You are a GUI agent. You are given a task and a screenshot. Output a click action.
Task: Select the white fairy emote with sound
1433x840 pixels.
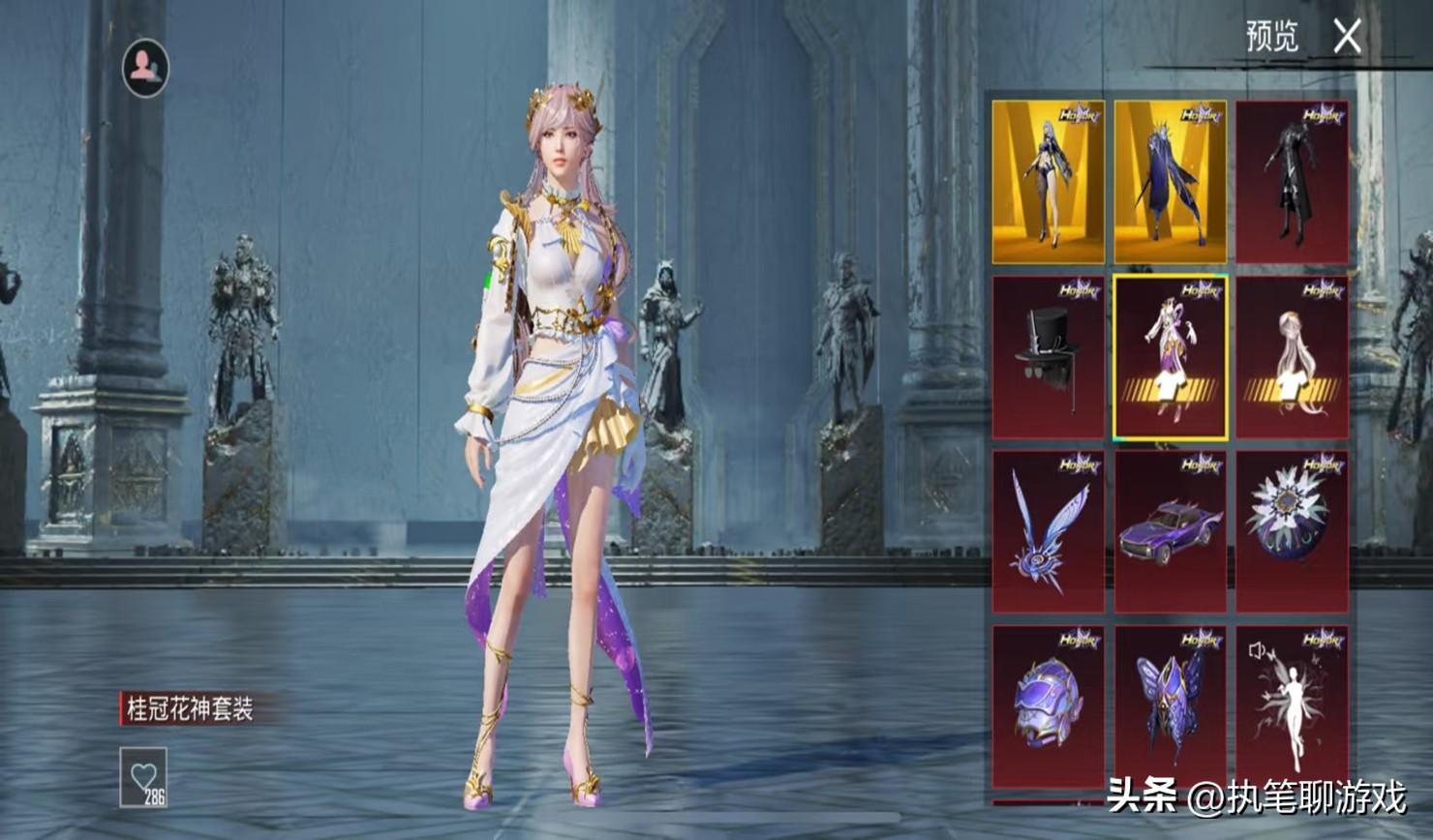pyautogui.click(x=1292, y=705)
